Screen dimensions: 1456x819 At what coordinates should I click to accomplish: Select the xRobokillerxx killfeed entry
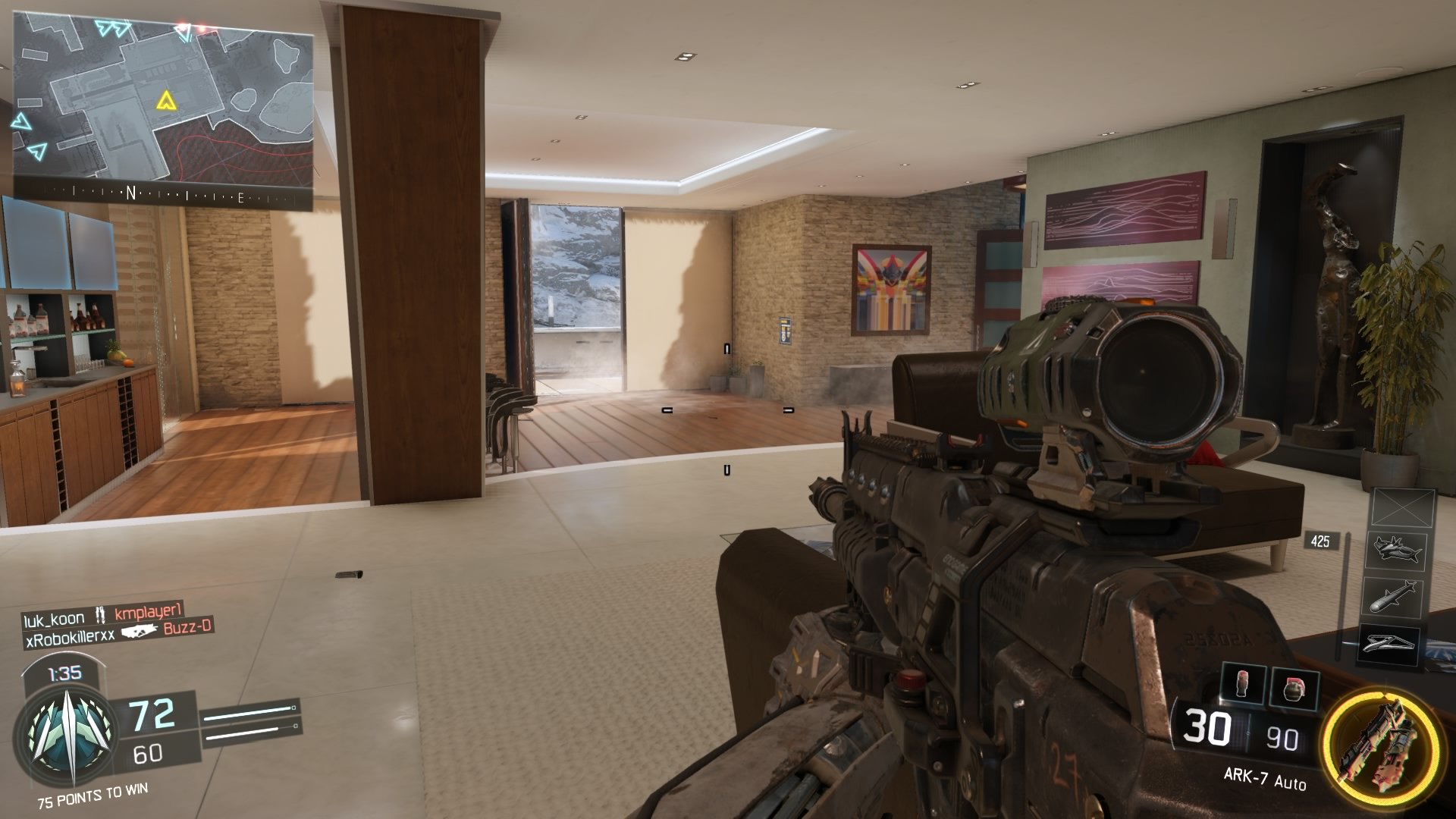[x=70, y=637]
